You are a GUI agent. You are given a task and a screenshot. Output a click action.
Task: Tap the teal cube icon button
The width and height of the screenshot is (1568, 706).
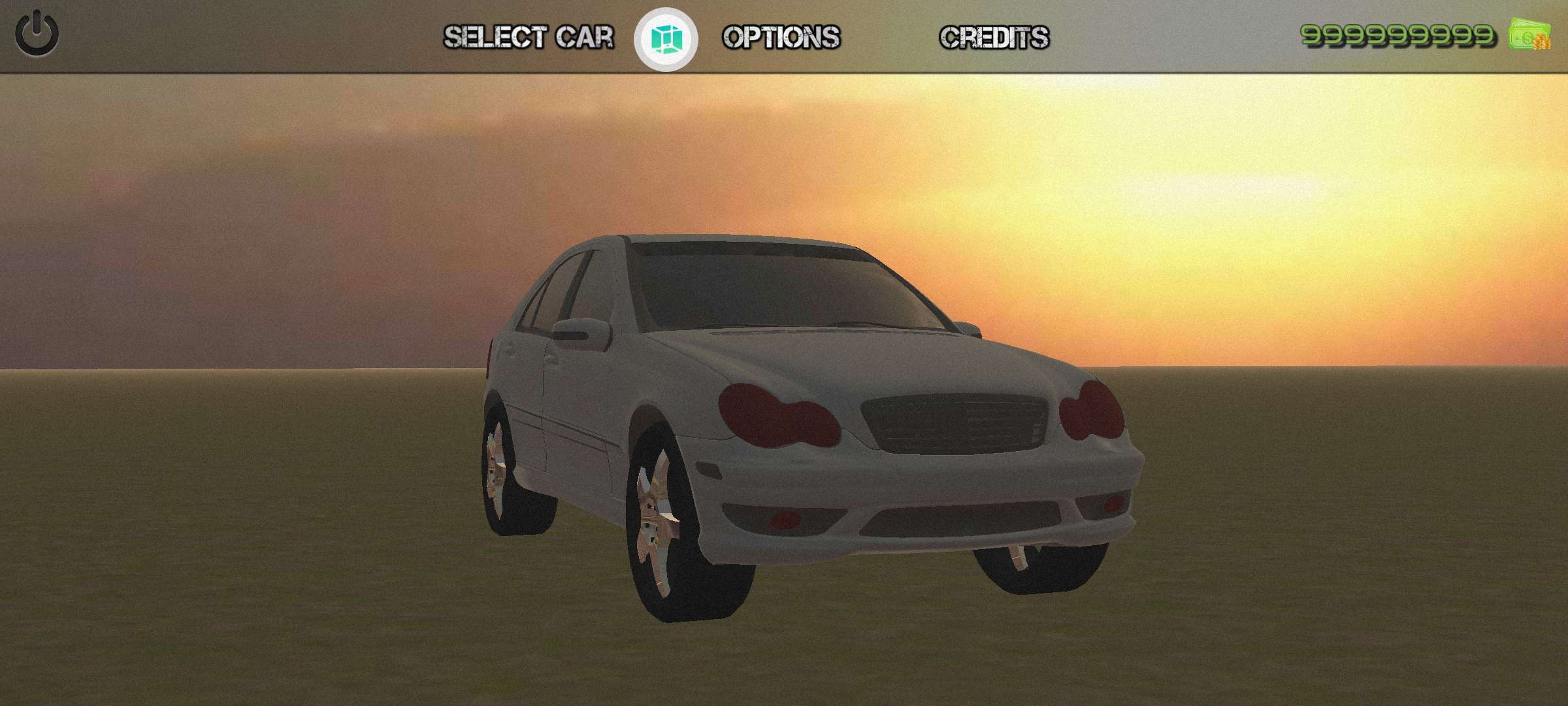point(666,39)
